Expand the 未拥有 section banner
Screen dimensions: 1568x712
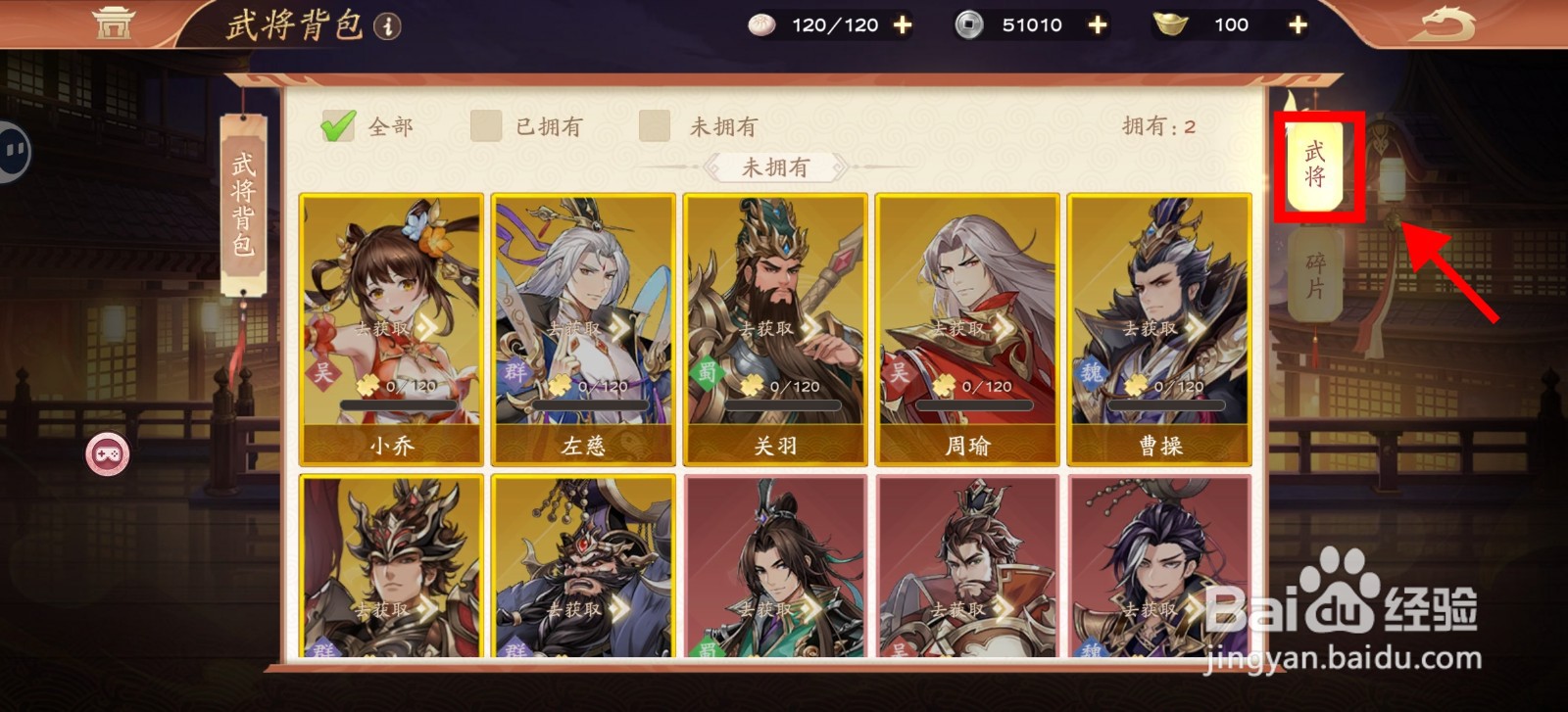[x=778, y=168]
